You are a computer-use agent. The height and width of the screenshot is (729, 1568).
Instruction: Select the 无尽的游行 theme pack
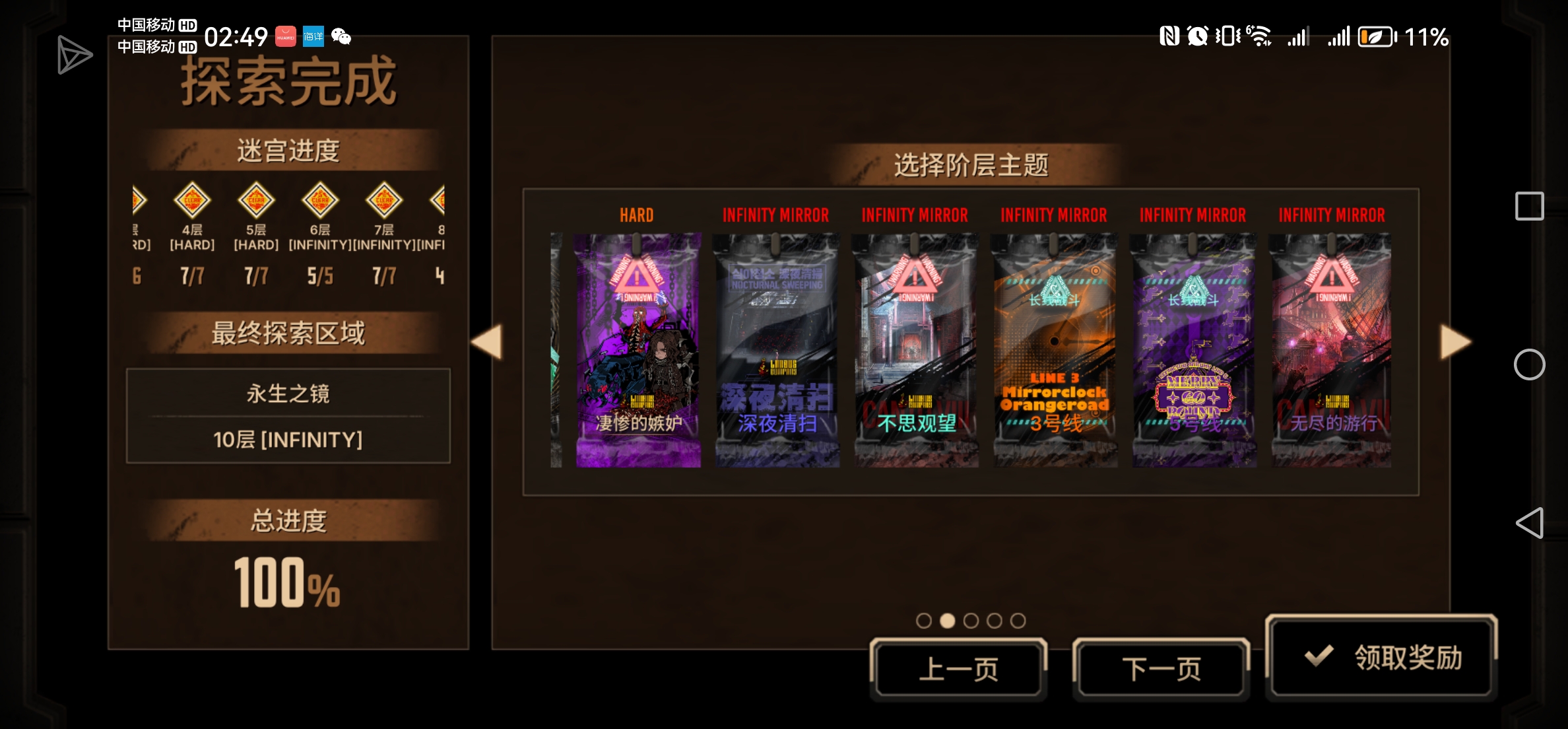(1332, 350)
